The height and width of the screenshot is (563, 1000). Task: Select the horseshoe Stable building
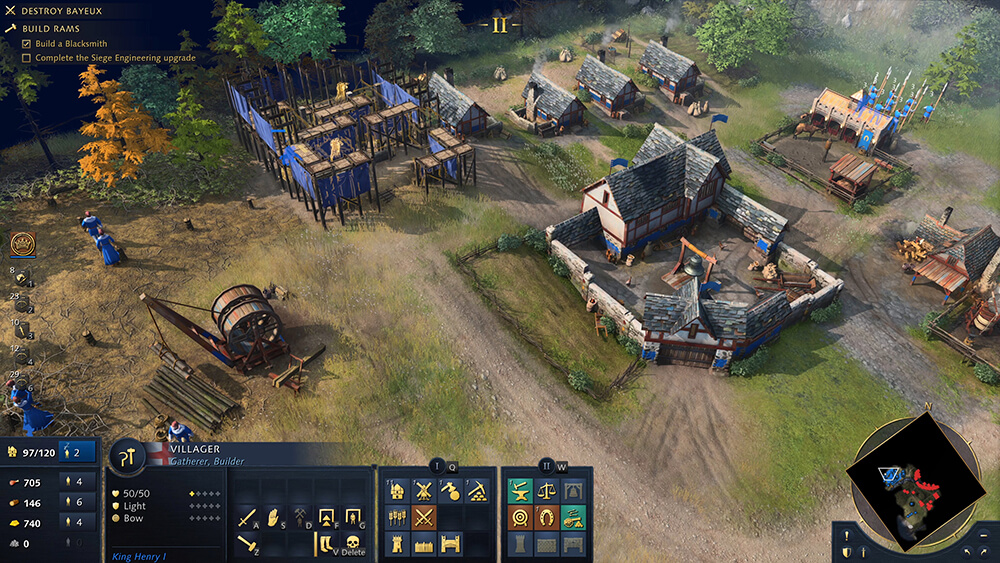pyautogui.click(x=546, y=518)
